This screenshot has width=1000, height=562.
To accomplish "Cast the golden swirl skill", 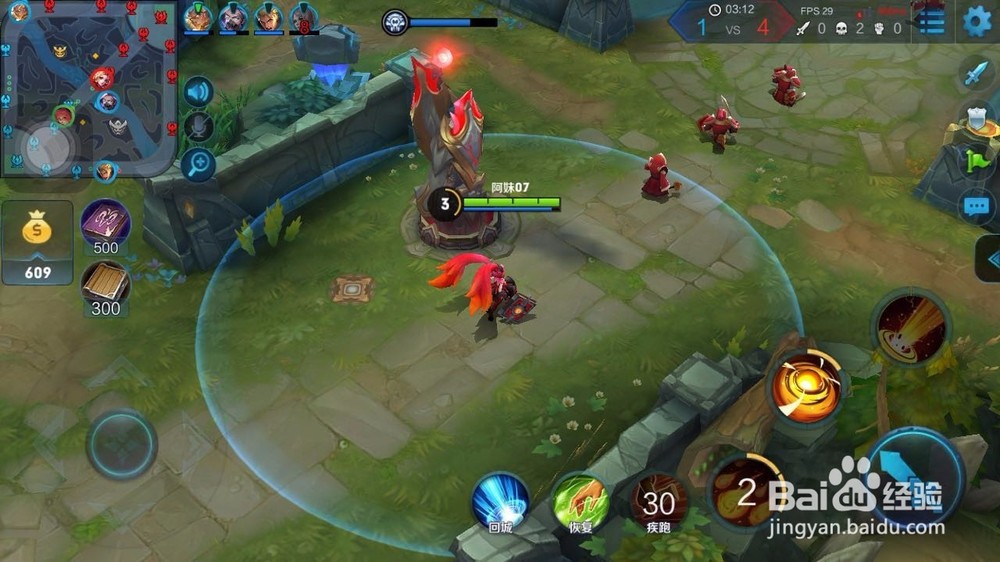I will (806, 386).
